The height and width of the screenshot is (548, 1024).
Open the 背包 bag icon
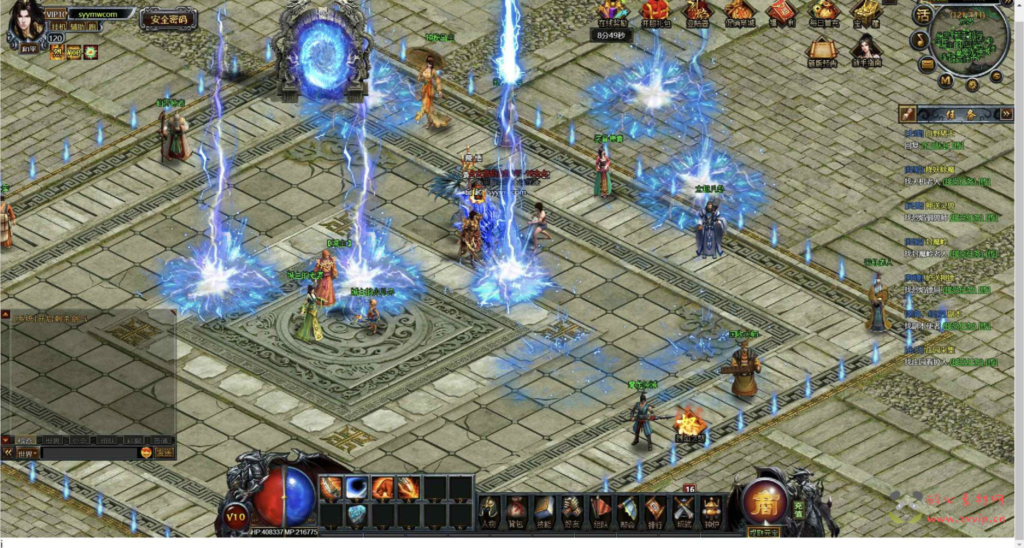tap(516, 508)
